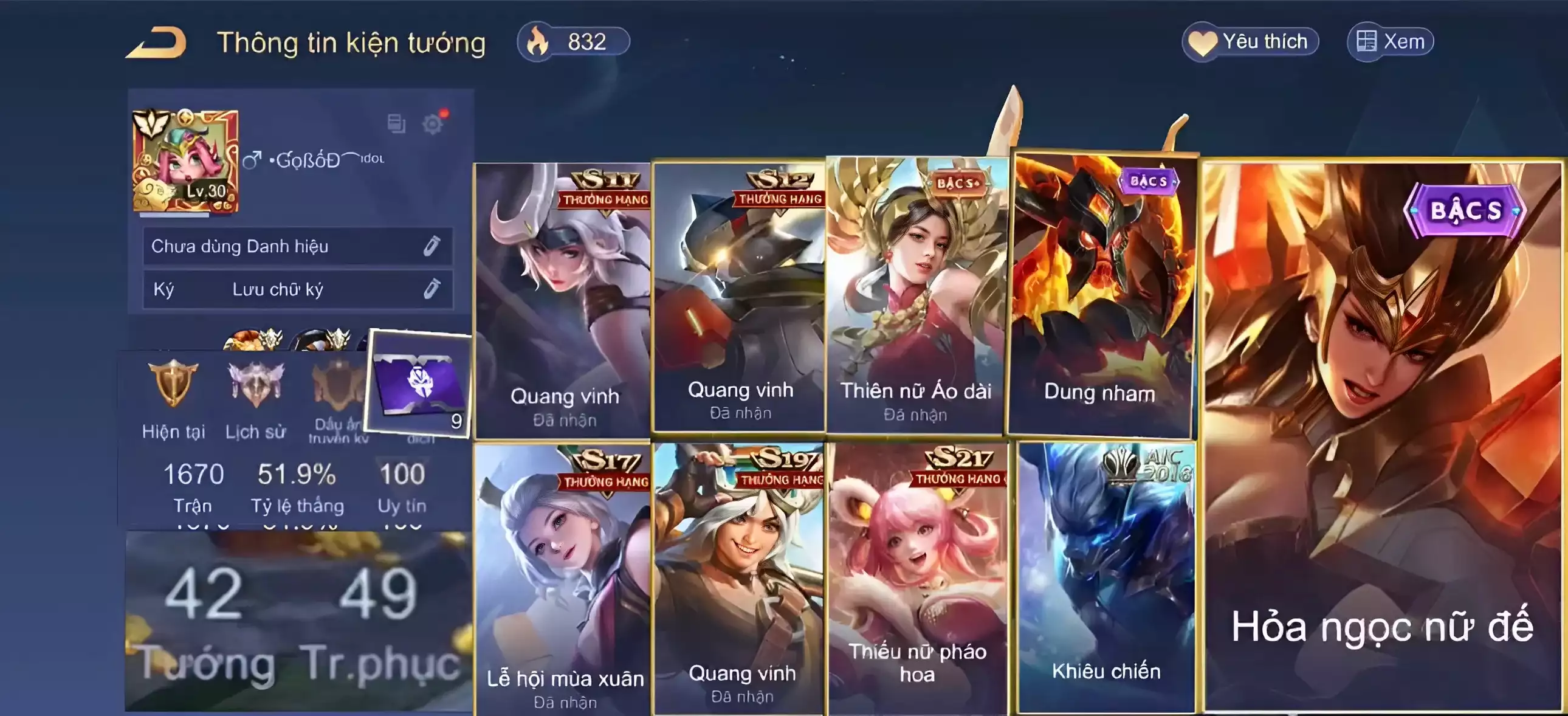
Task: Select the player avatar portrait
Action: pyautogui.click(x=185, y=161)
